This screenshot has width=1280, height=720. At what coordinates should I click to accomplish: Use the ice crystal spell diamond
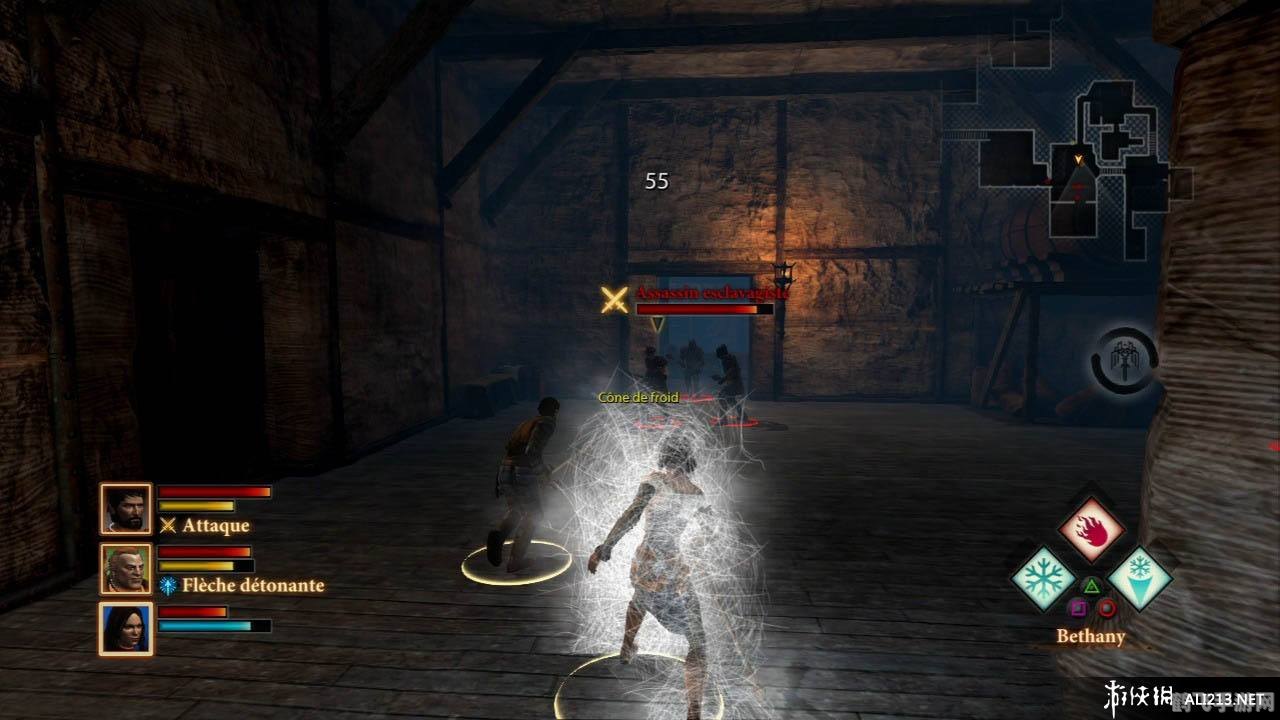1140,578
